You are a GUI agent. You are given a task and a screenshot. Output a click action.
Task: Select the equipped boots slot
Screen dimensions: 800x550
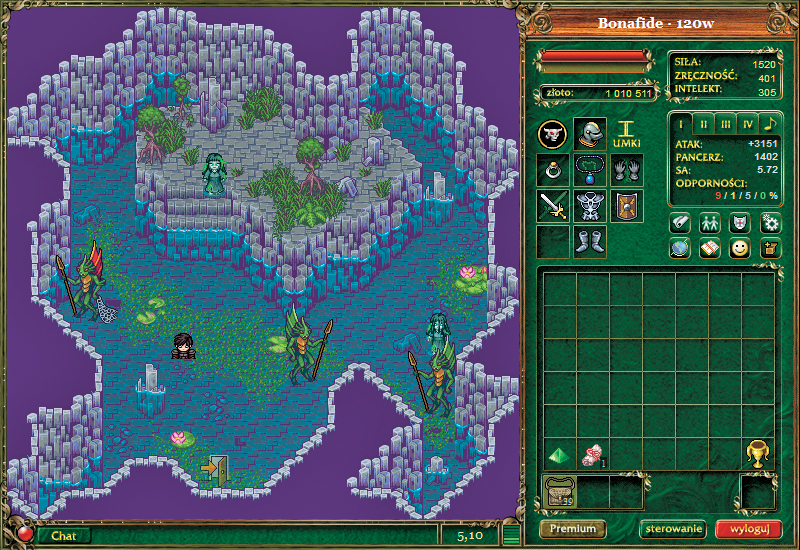[x=589, y=241]
